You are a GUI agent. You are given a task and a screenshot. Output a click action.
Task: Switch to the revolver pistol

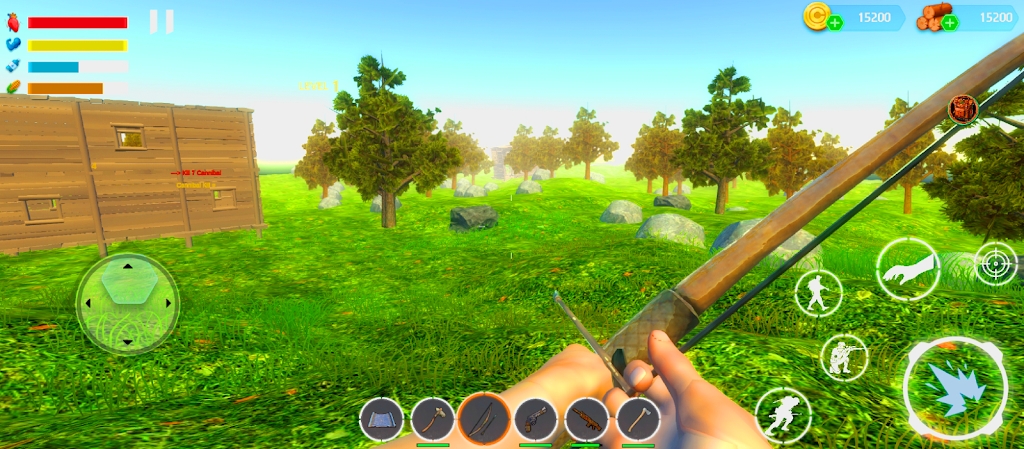(x=536, y=419)
